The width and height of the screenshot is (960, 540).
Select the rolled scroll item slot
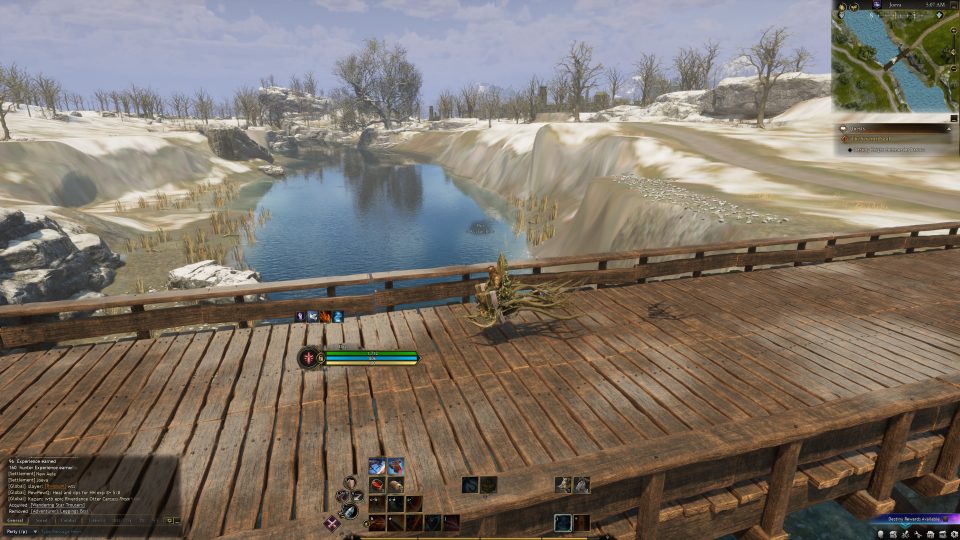(x=395, y=485)
